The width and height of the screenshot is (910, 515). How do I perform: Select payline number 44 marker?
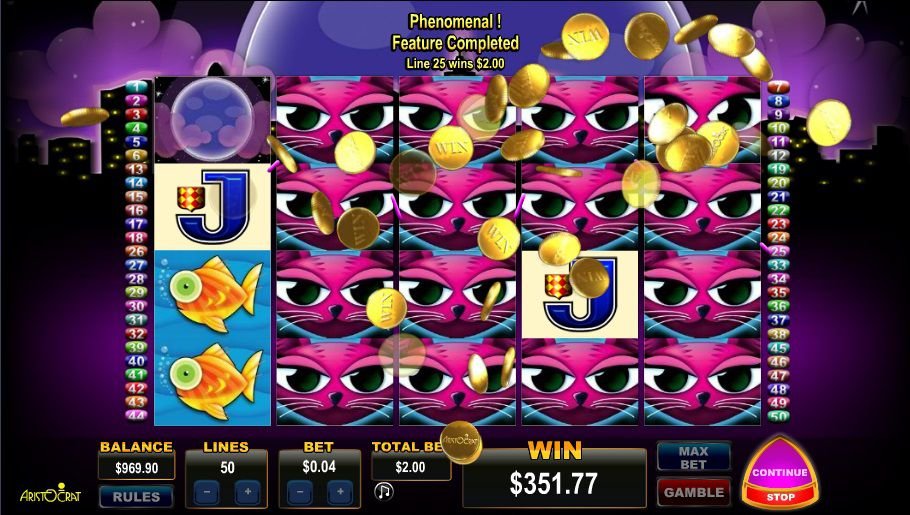click(138, 415)
